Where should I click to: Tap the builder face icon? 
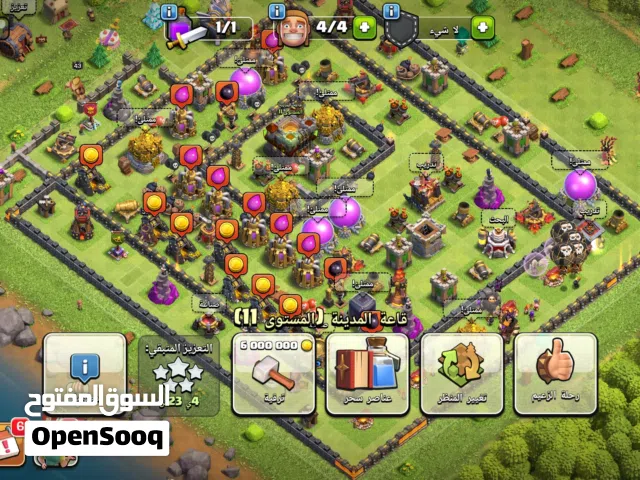[x=292, y=30]
